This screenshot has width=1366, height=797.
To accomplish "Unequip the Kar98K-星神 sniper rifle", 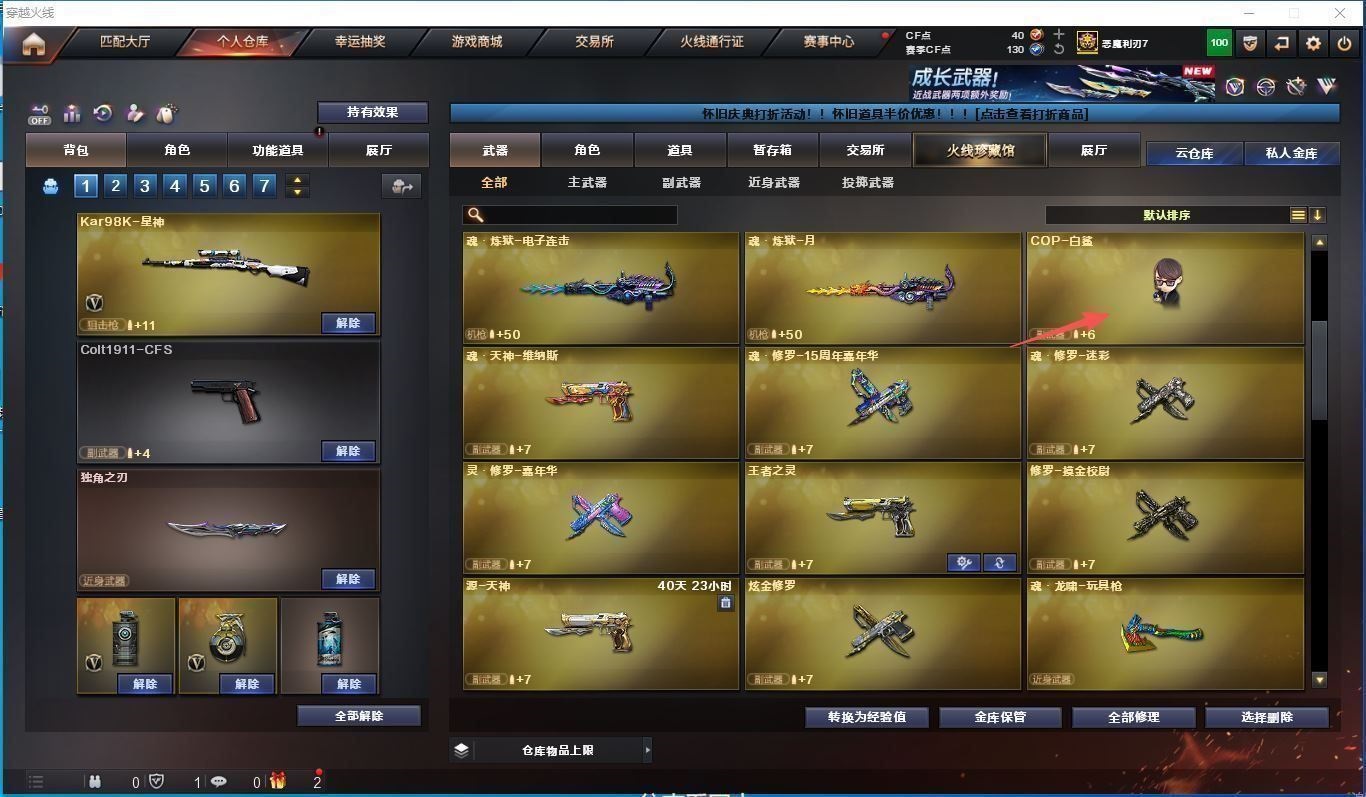I will tap(348, 323).
